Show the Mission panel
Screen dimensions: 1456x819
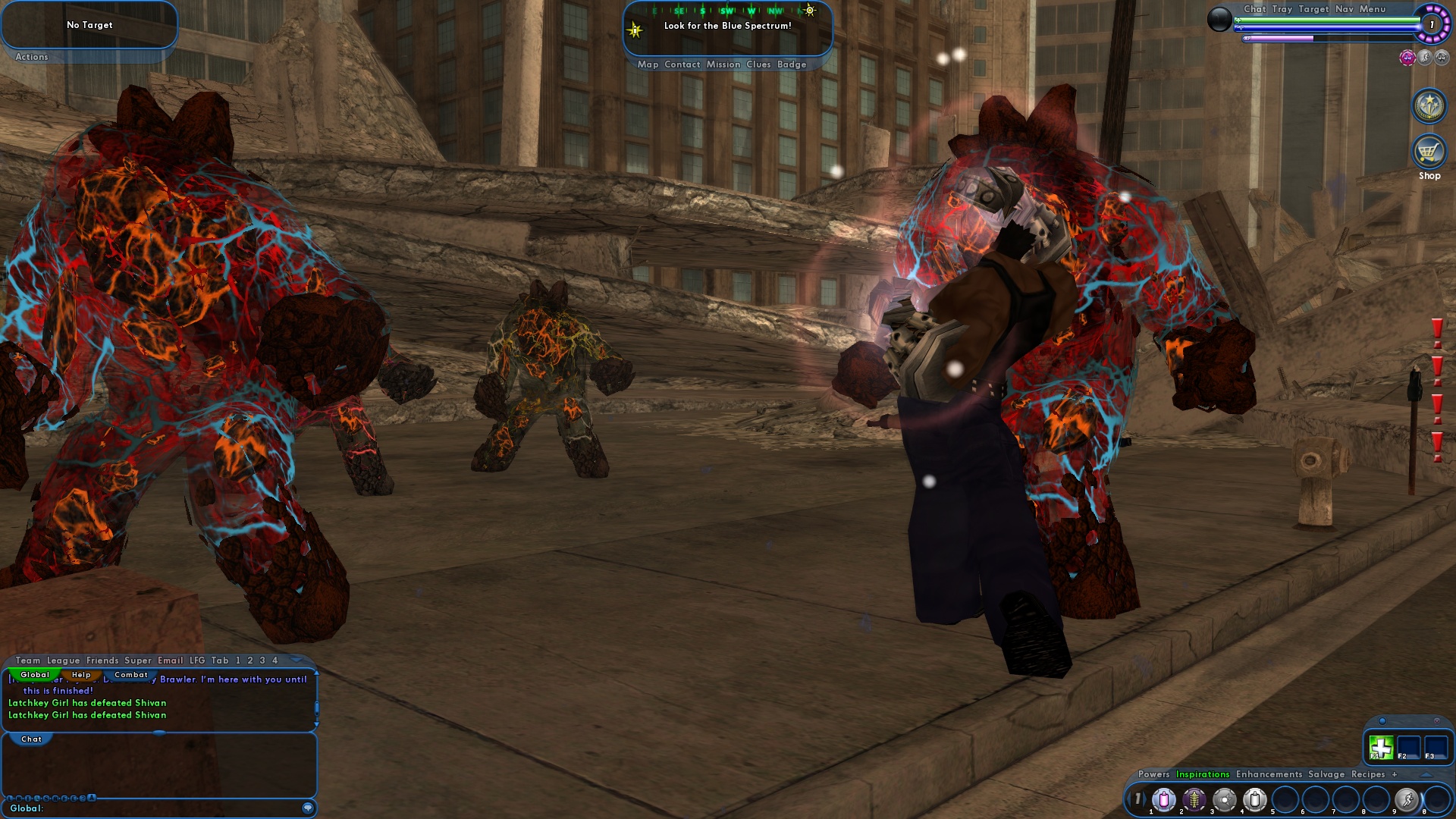(x=723, y=64)
